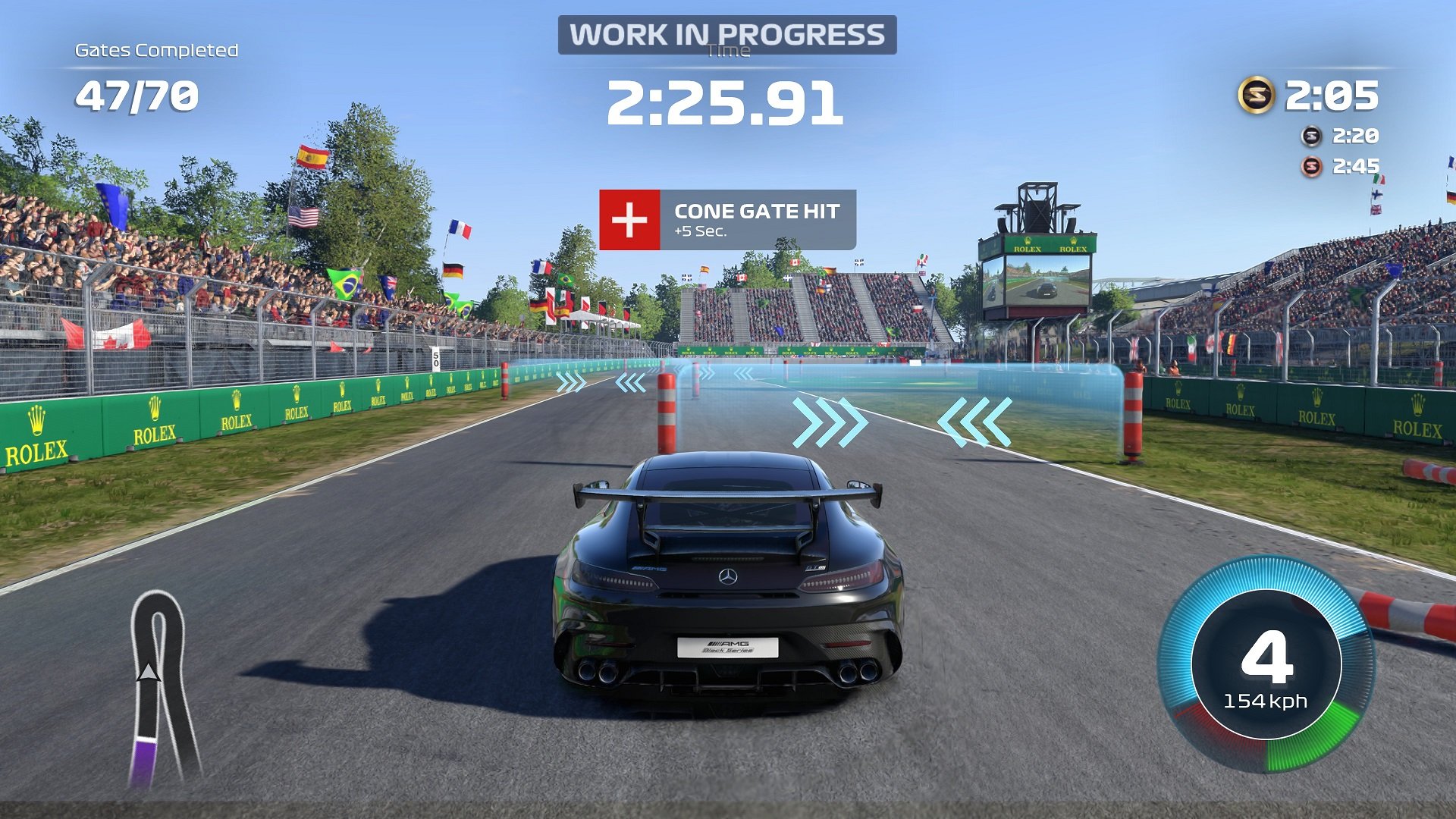Select the AMG Black Series license plate
Screen dimensions: 1456x819
click(x=730, y=647)
